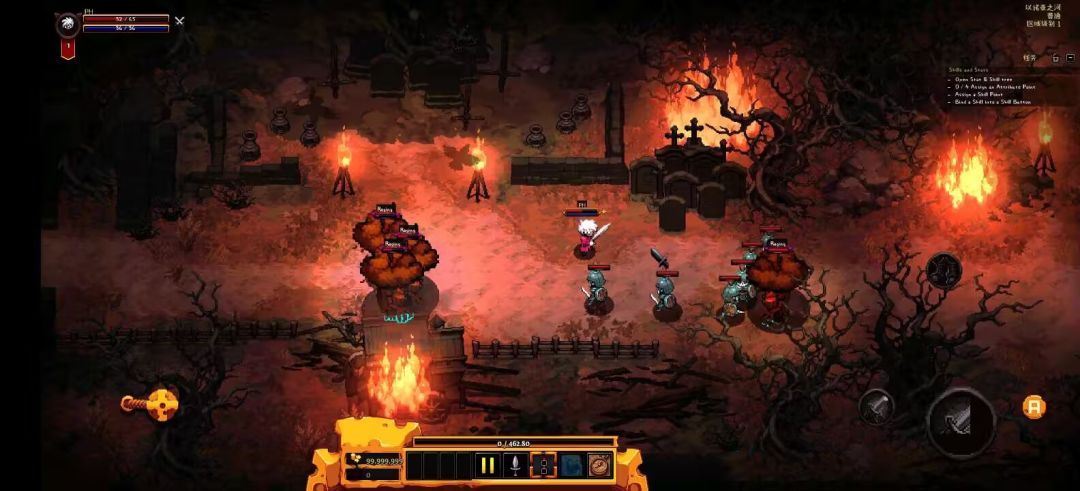Tap the compass icon in the hotbar
The height and width of the screenshot is (491, 1080).
pyautogui.click(x=599, y=465)
